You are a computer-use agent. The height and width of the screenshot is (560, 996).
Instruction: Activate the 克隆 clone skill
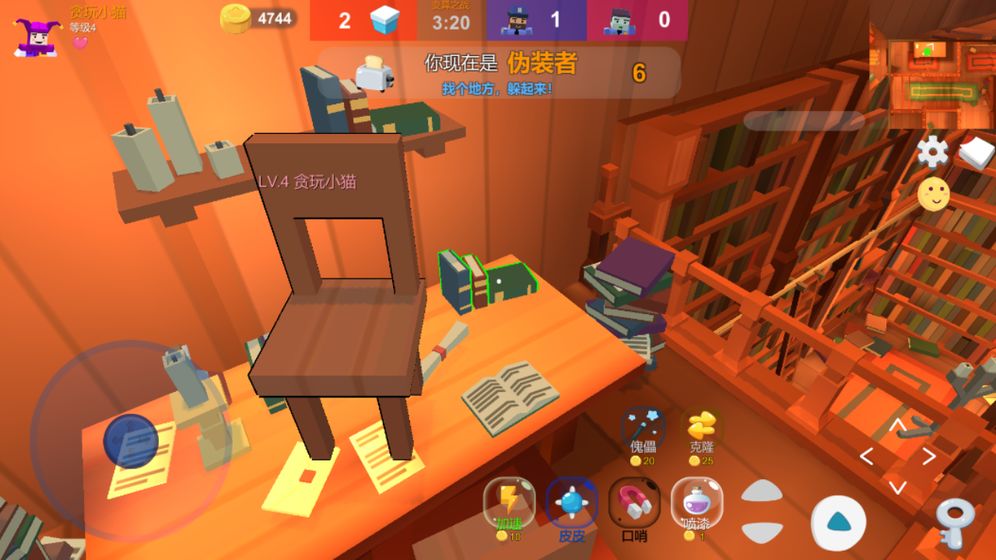coord(702,428)
